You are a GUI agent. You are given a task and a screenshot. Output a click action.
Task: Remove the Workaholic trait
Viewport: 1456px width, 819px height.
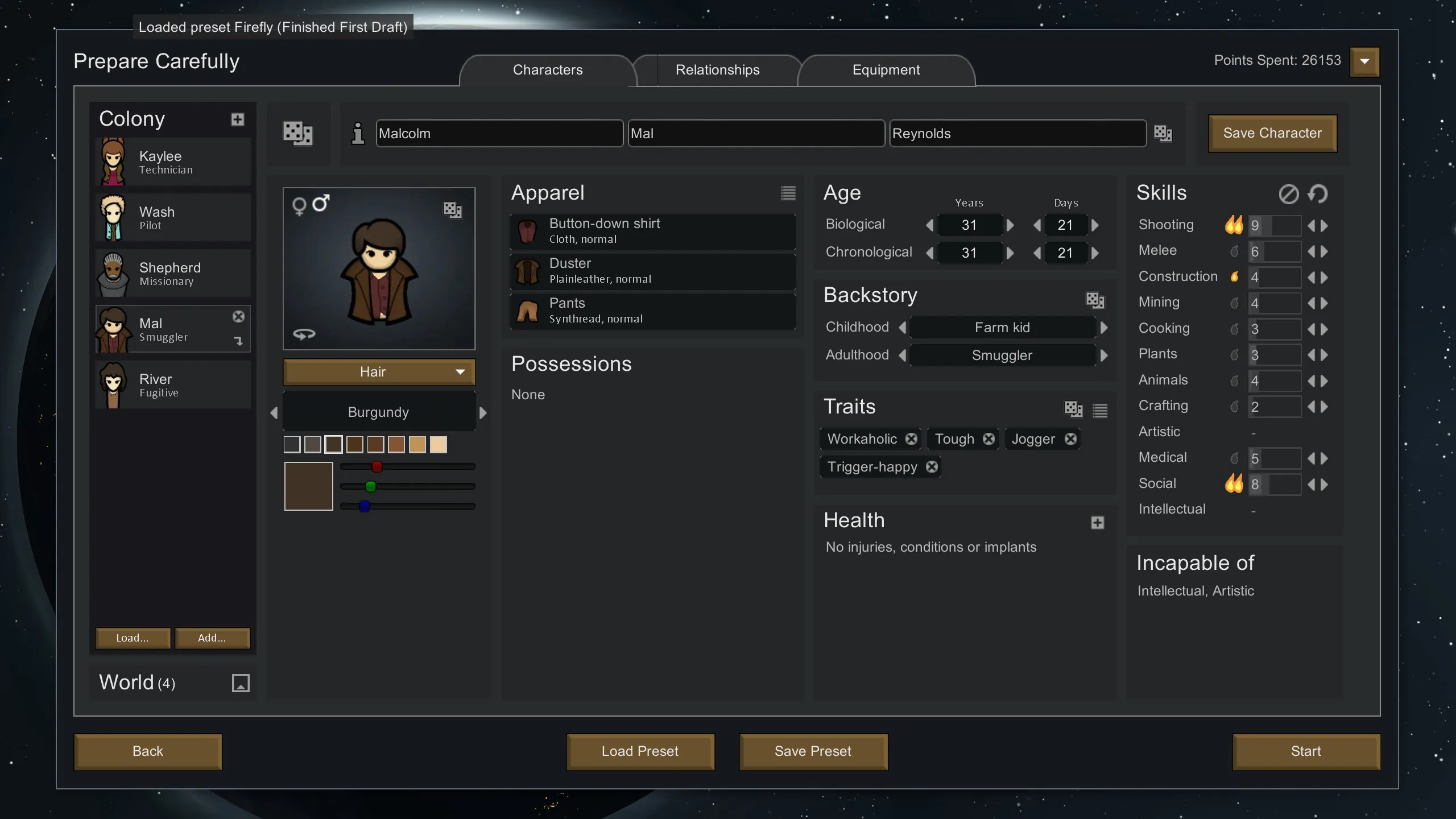(x=911, y=439)
